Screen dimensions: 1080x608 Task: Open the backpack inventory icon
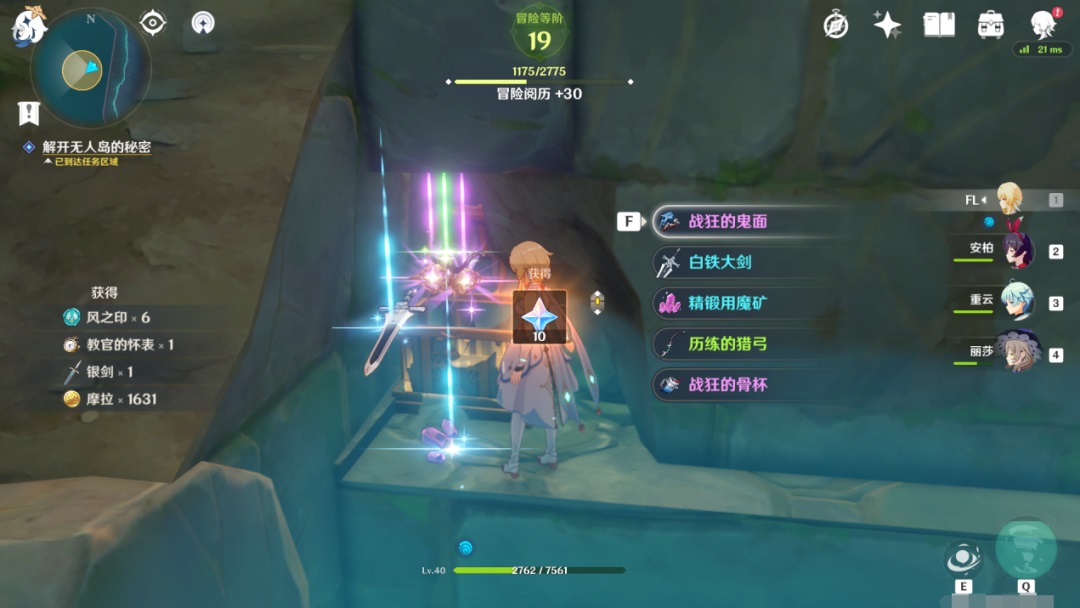pyautogui.click(x=991, y=25)
